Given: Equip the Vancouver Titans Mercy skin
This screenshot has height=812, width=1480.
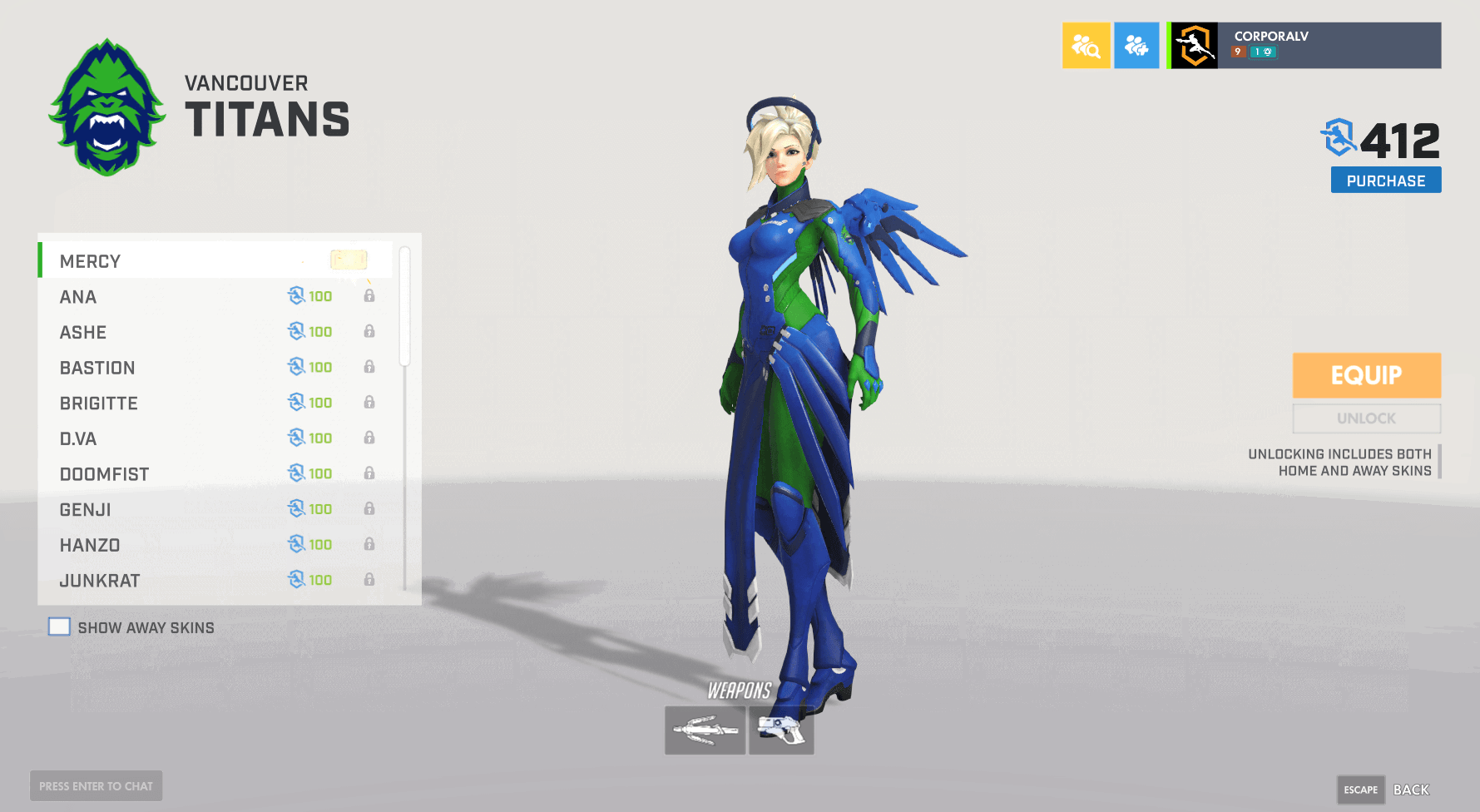Looking at the screenshot, I should [x=1366, y=375].
